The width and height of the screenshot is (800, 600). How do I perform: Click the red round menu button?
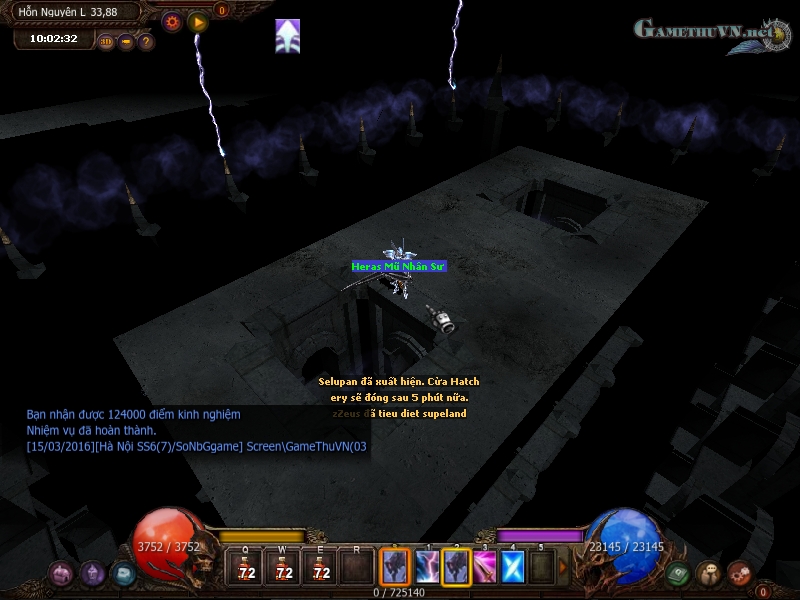pyautogui.click(x=739, y=573)
